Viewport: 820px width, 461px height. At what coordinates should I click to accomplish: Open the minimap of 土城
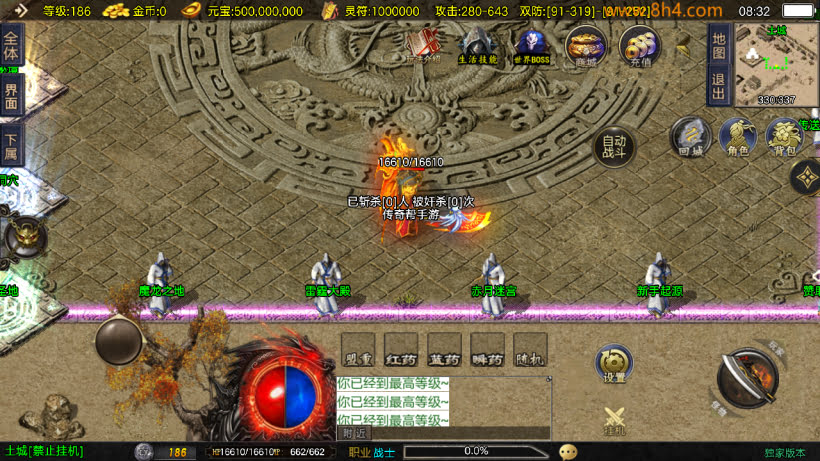tap(776, 63)
